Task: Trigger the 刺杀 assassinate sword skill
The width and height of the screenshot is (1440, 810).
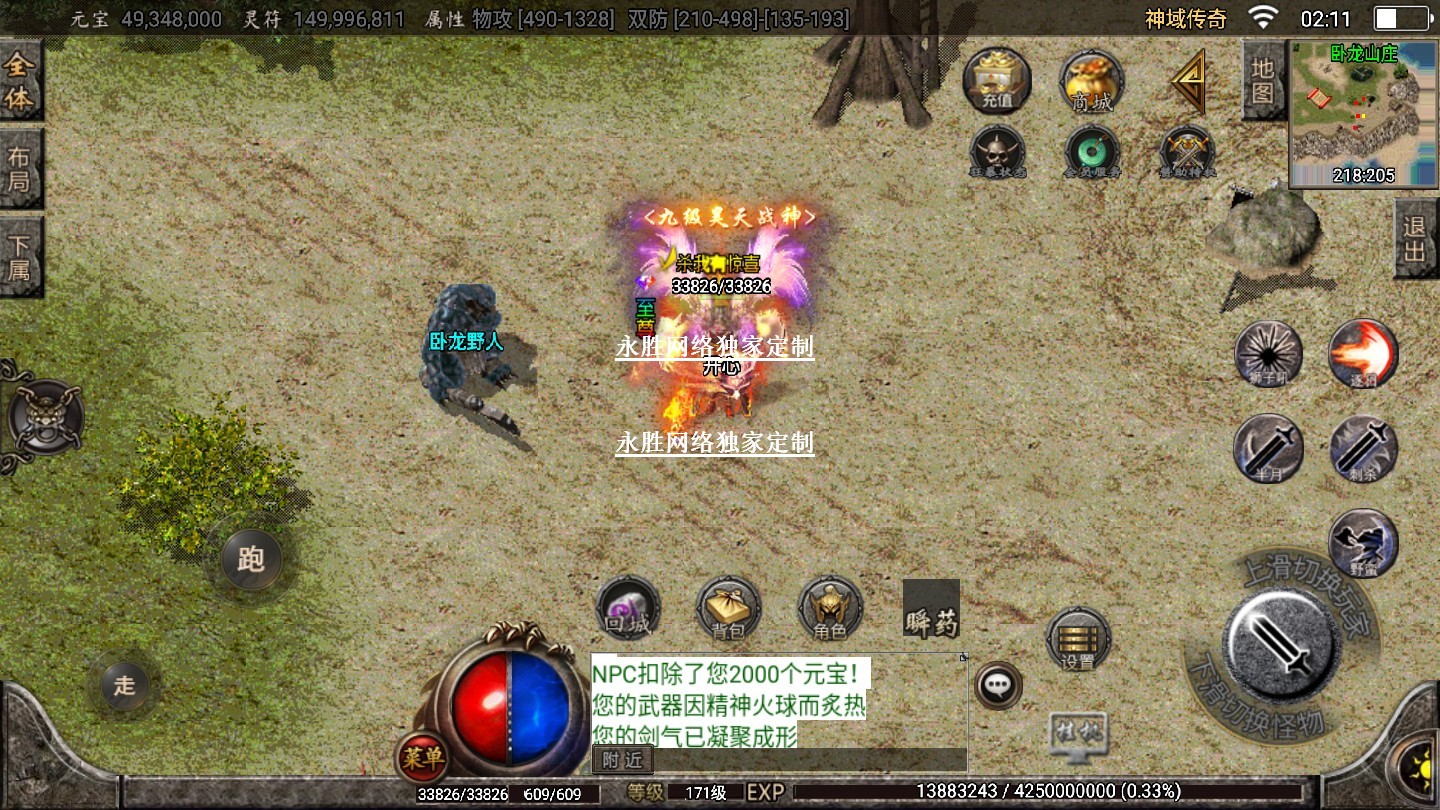Action: coord(1363,449)
